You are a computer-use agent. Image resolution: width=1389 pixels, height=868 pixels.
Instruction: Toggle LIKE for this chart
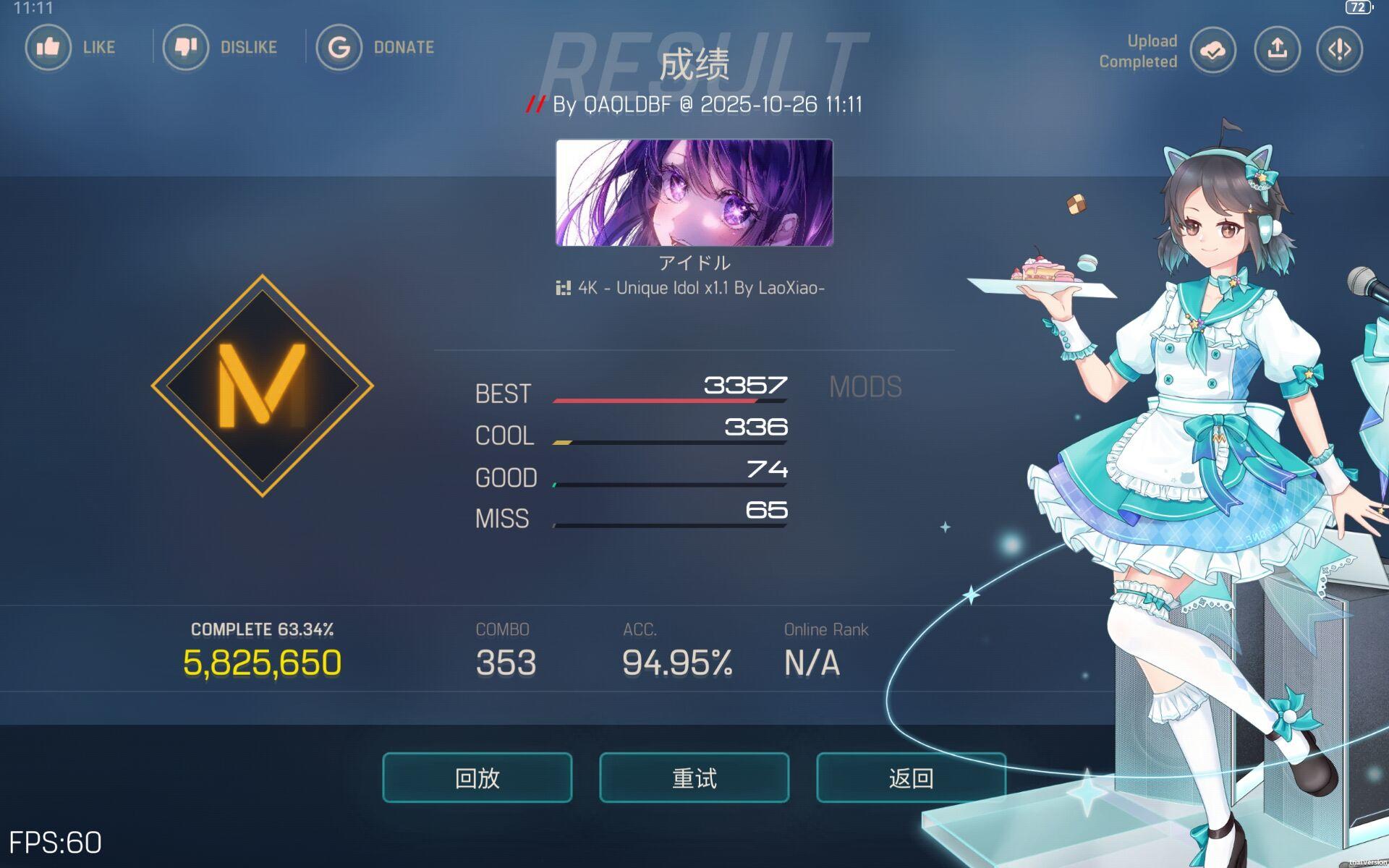click(48, 47)
